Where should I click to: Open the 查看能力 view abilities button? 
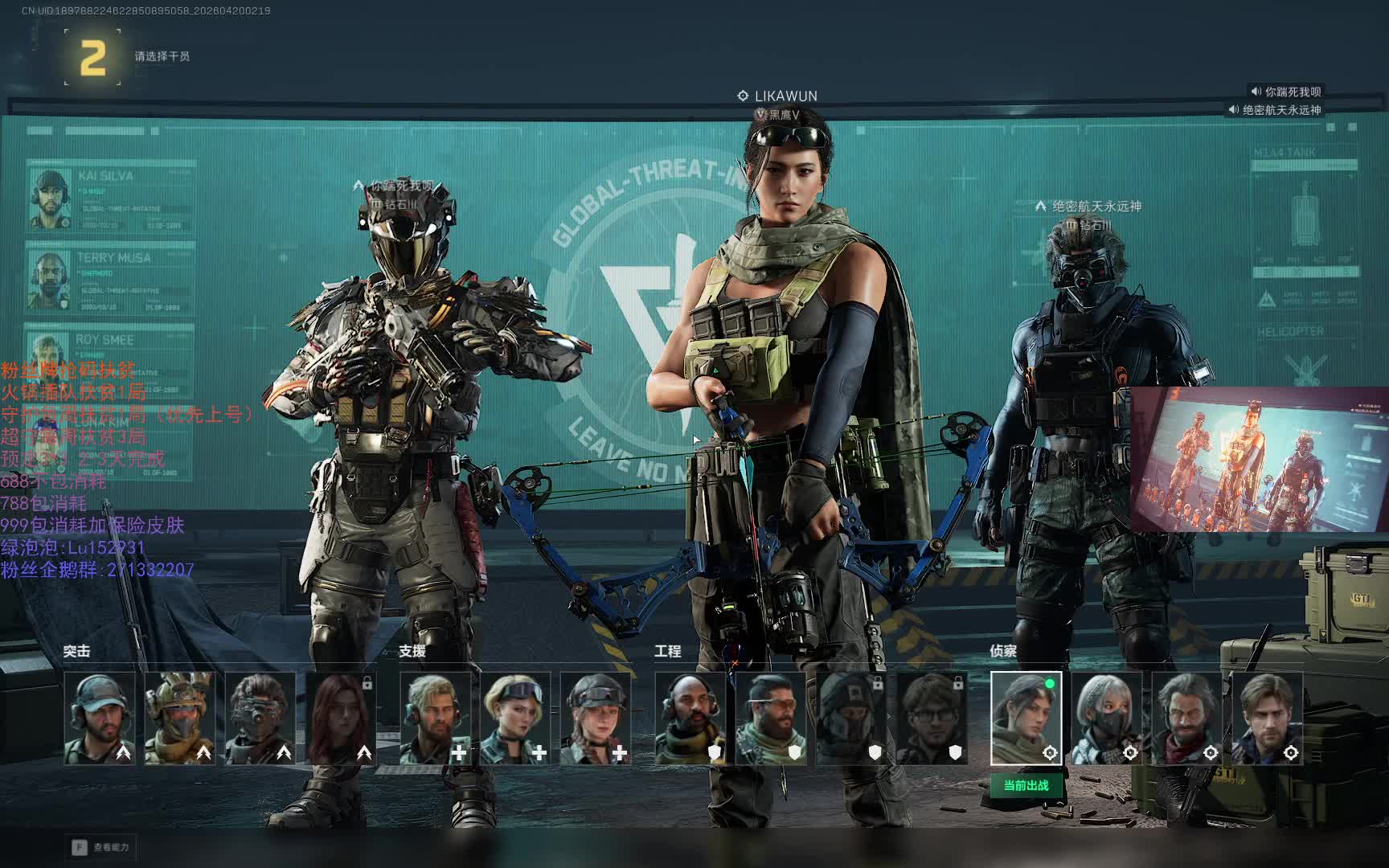tap(101, 847)
